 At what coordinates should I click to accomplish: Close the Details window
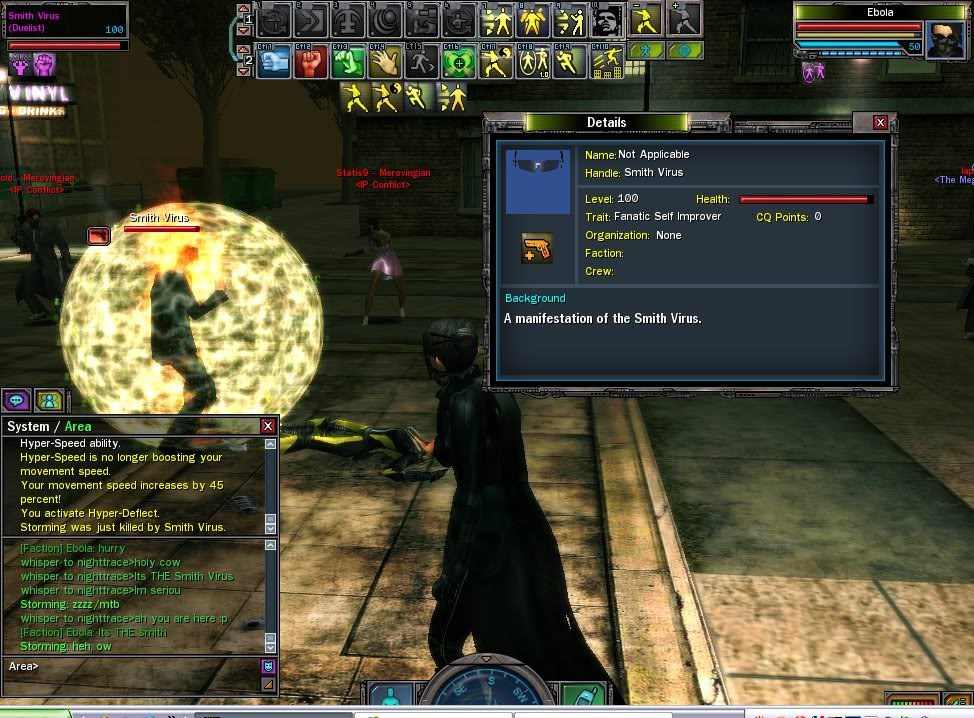(880, 122)
